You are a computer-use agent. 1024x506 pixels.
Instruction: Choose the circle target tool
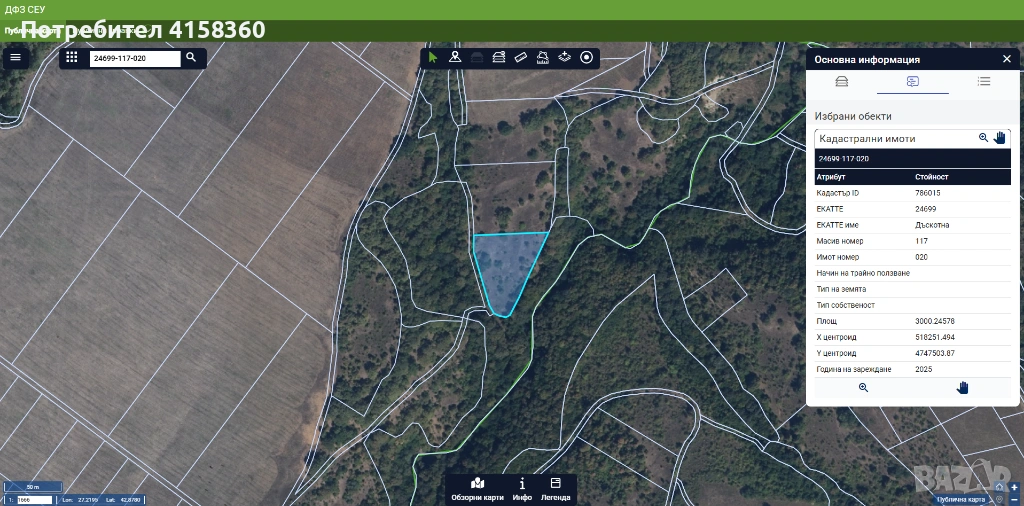[587, 57]
